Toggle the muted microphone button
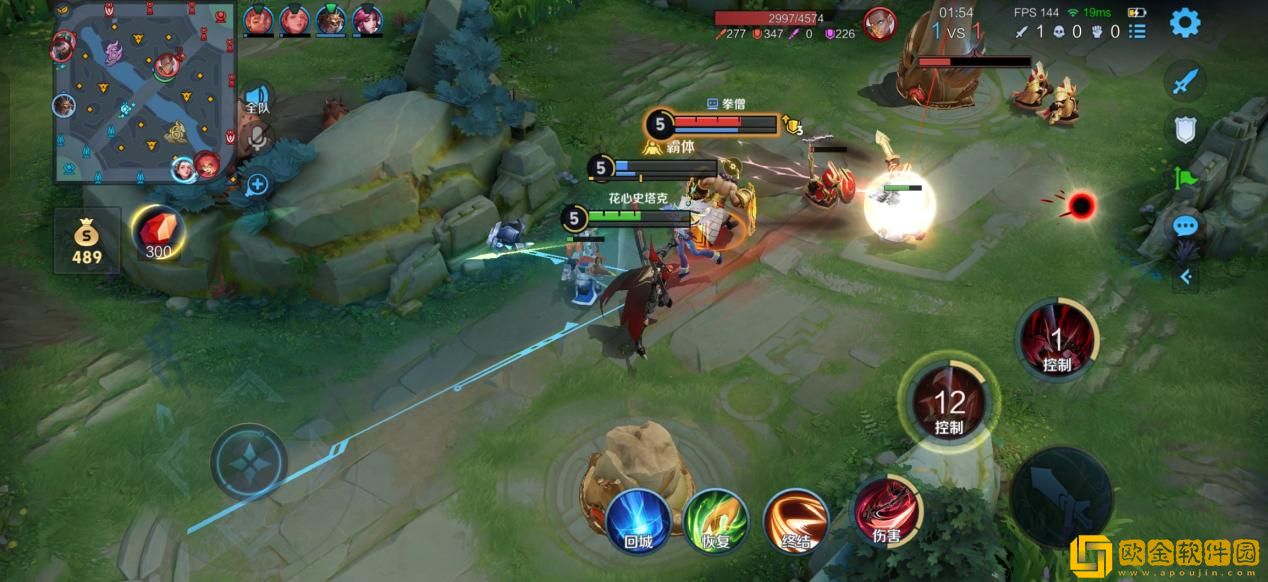 pyautogui.click(x=257, y=139)
